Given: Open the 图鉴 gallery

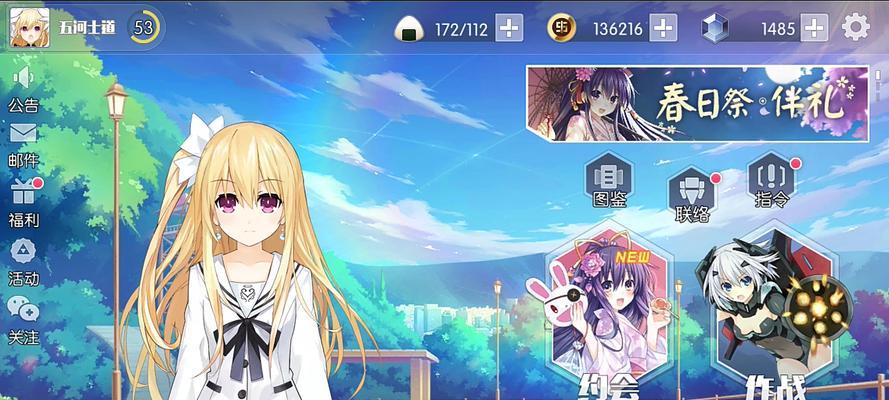Looking at the screenshot, I should tap(608, 181).
